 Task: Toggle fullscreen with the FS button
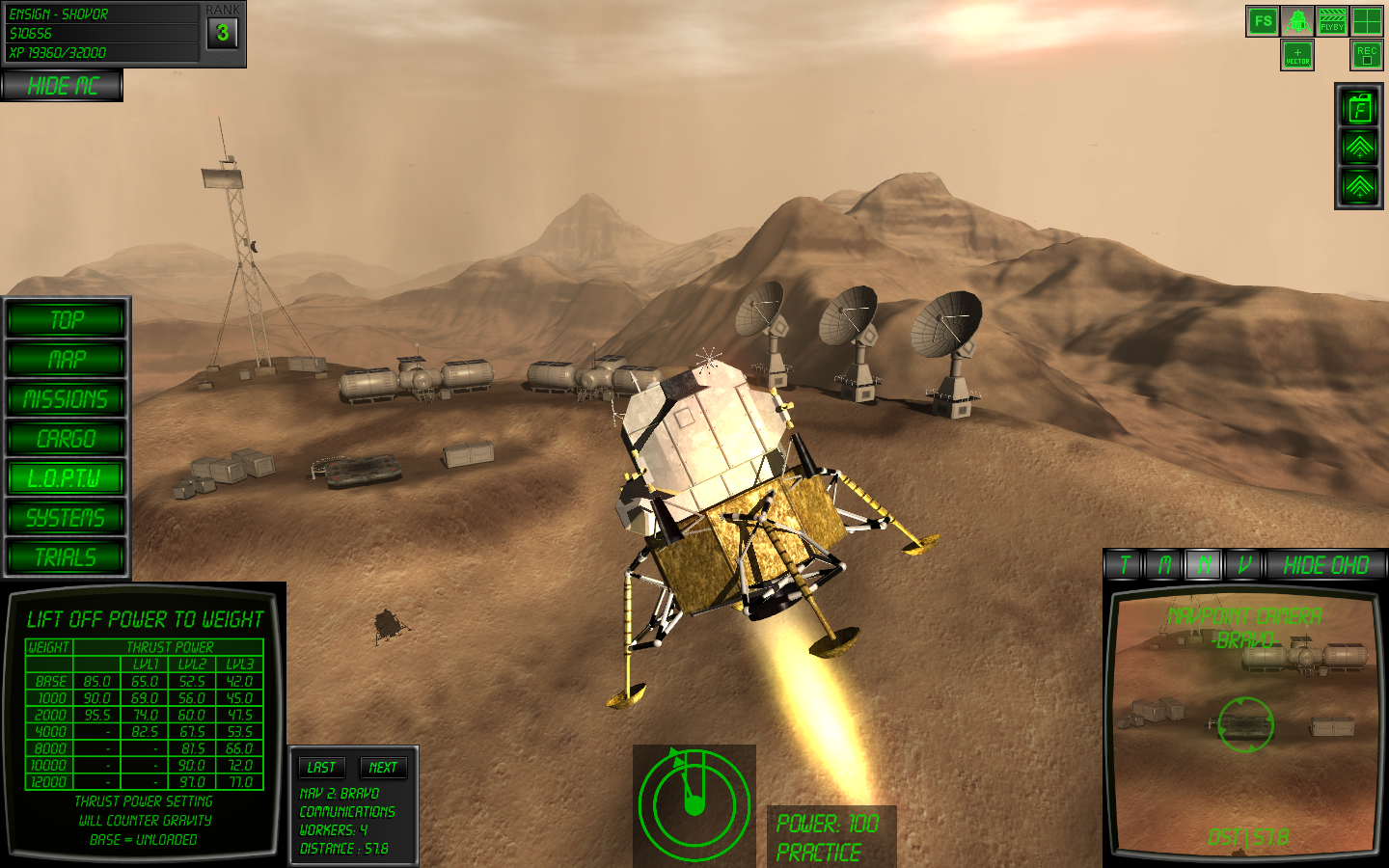pos(1263,21)
